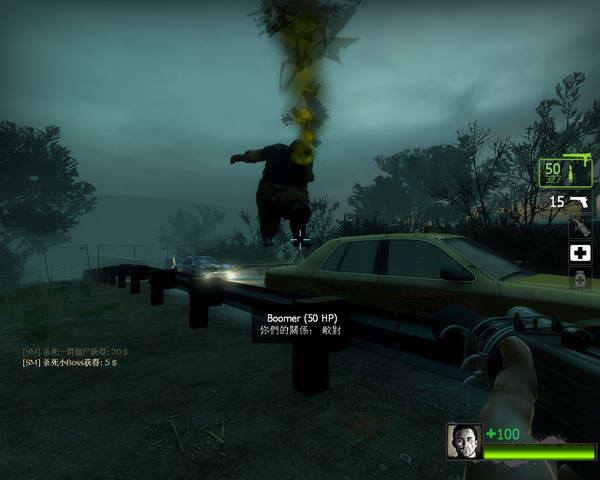Click the survivor portrait
The height and width of the screenshot is (480, 600).
pyautogui.click(x=464, y=441)
